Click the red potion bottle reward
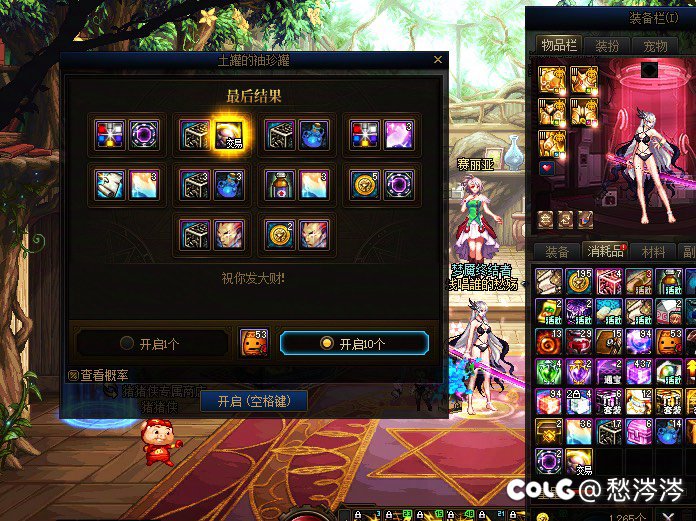The height and width of the screenshot is (521, 696). [280, 185]
